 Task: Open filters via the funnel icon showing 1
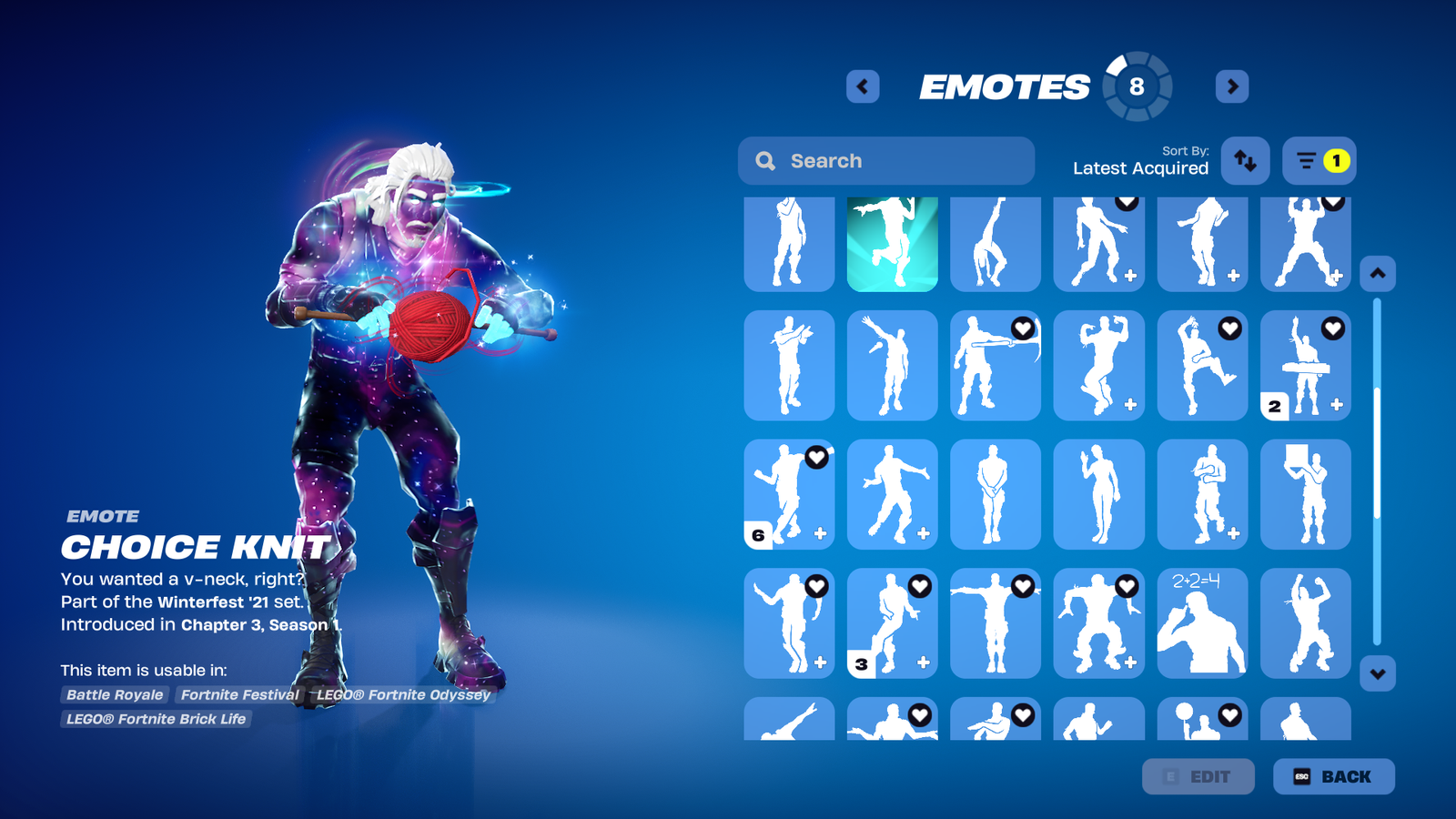(1318, 160)
